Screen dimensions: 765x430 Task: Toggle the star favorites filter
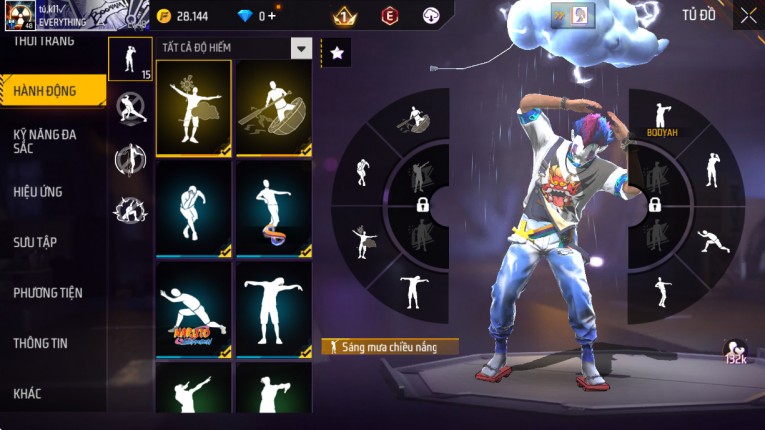(x=336, y=53)
